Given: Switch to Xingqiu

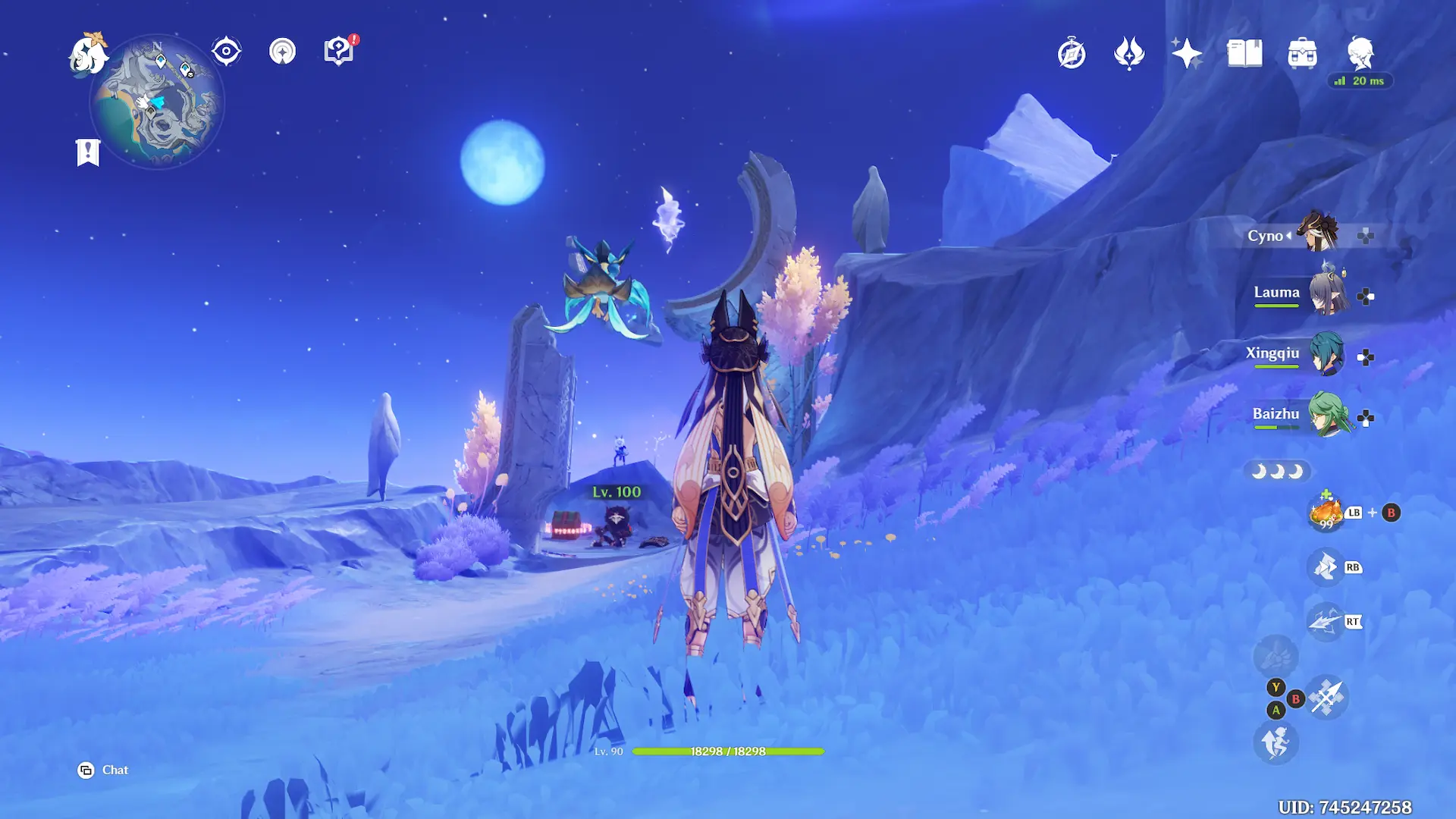Looking at the screenshot, I should (x=1326, y=354).
